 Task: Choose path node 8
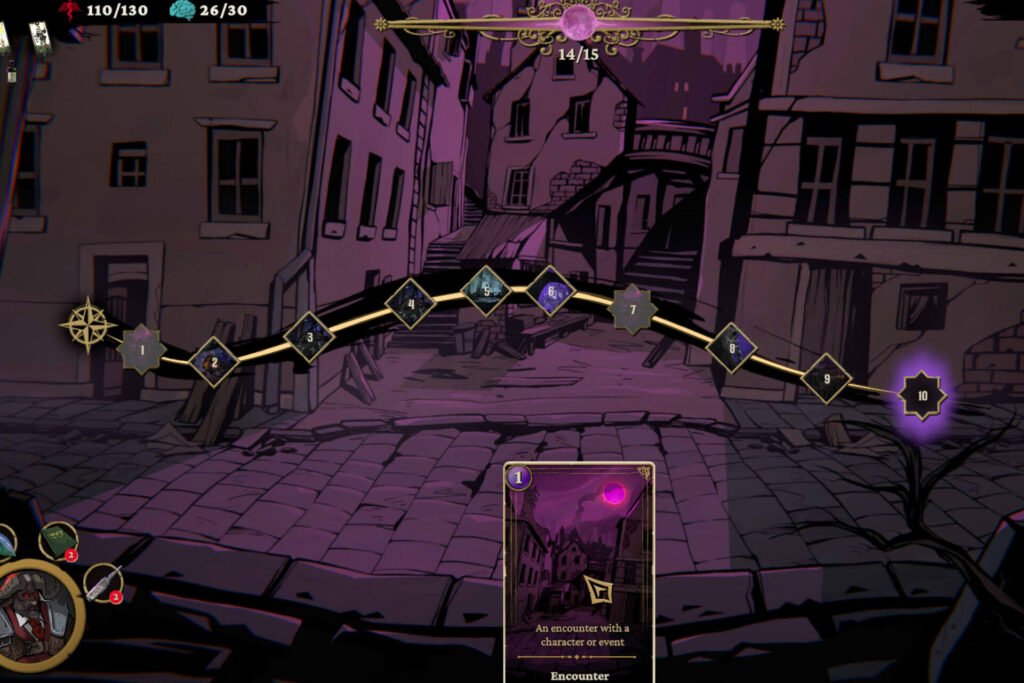(x=731, y=347)
